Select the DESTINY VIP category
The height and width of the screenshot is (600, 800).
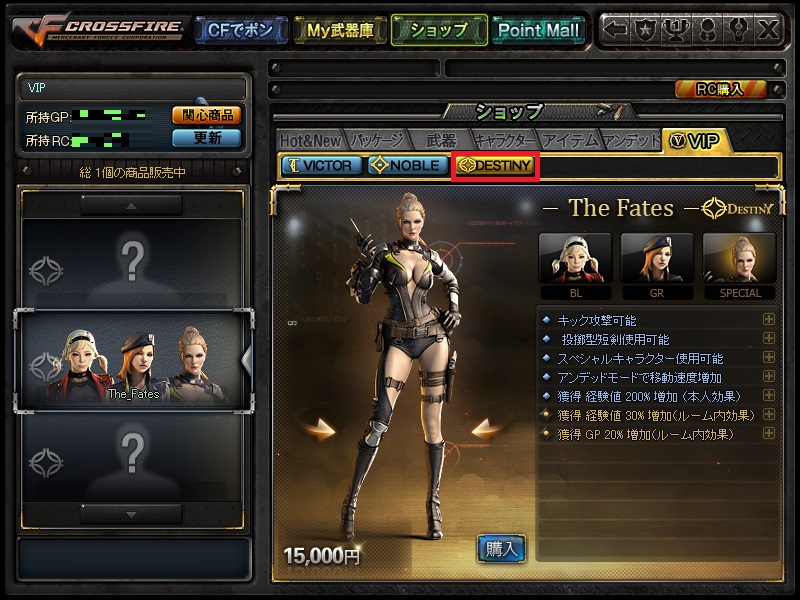[496, 166]
